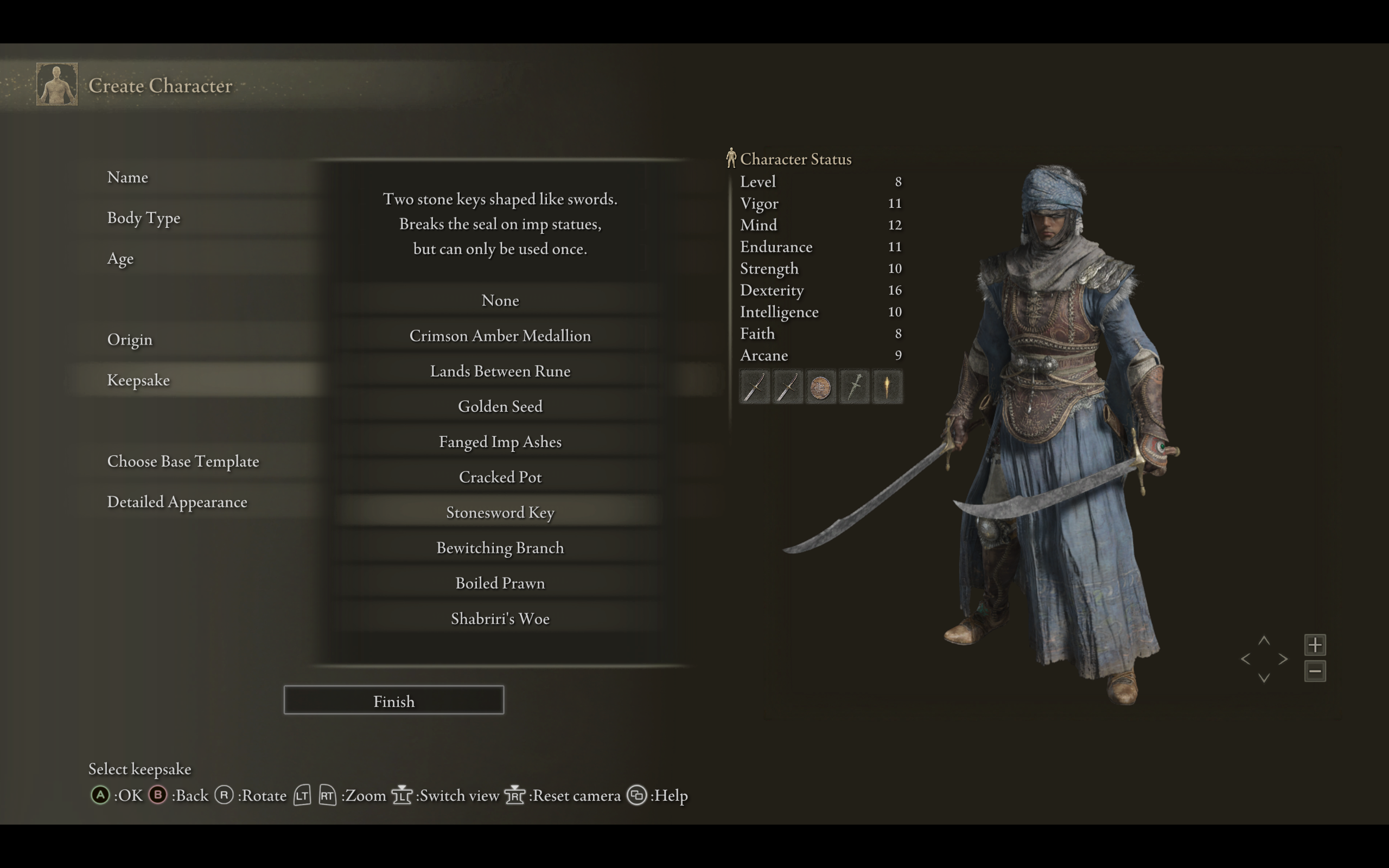The image size is (1389, 868).
Task: Choose None as keepsake
Action: [x=500, y=300]
